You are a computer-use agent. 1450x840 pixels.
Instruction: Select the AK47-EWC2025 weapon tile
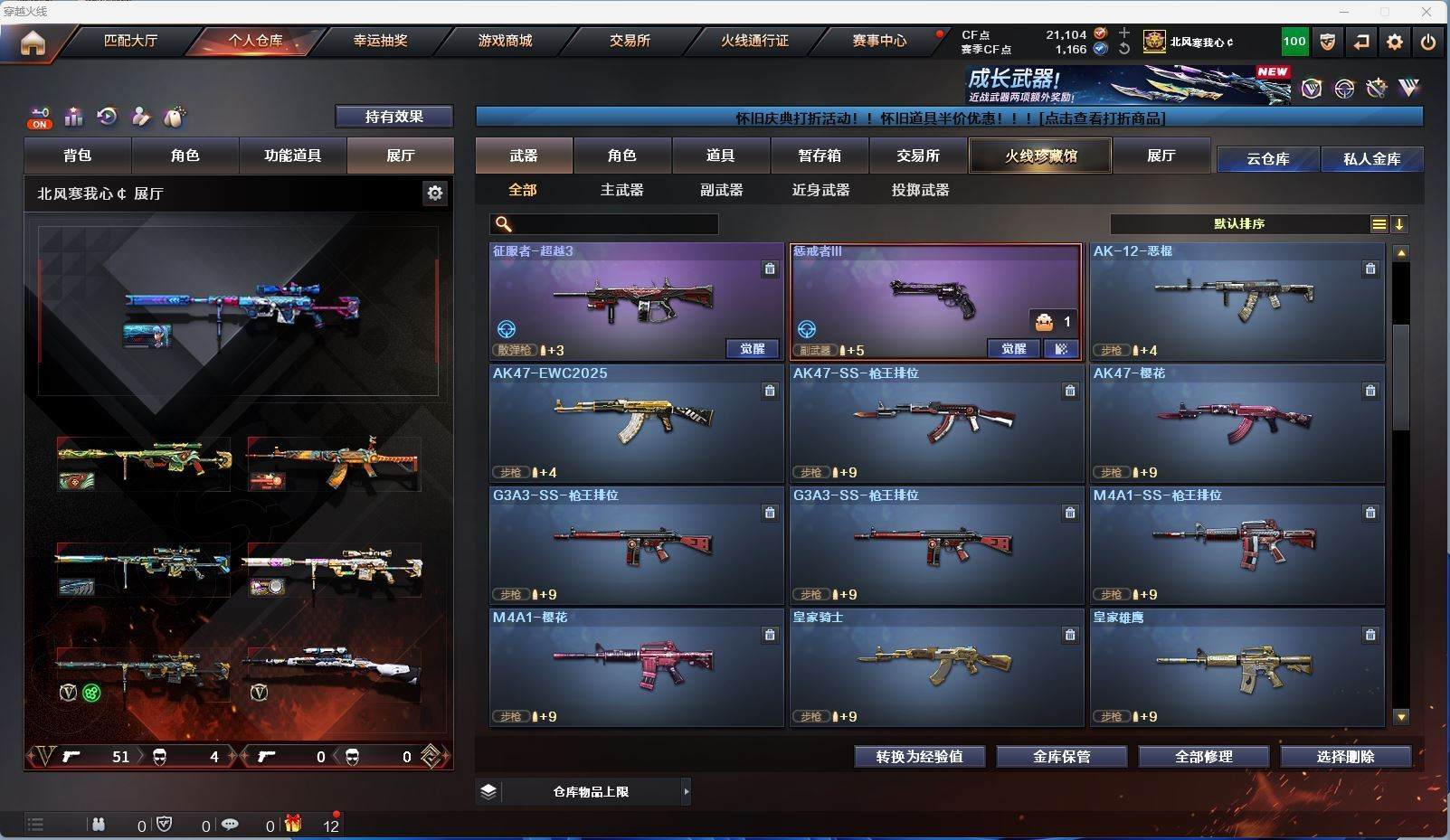(x=636, y=423)
